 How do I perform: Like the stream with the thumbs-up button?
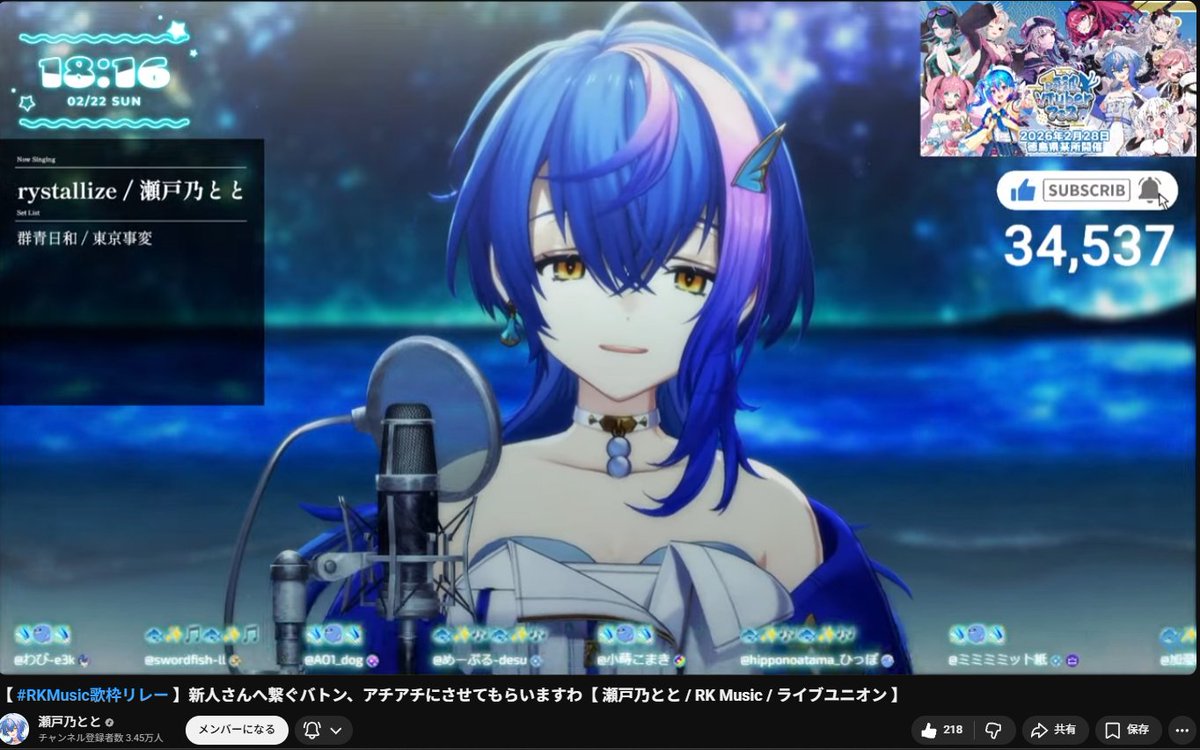click(x=941, y=730)
